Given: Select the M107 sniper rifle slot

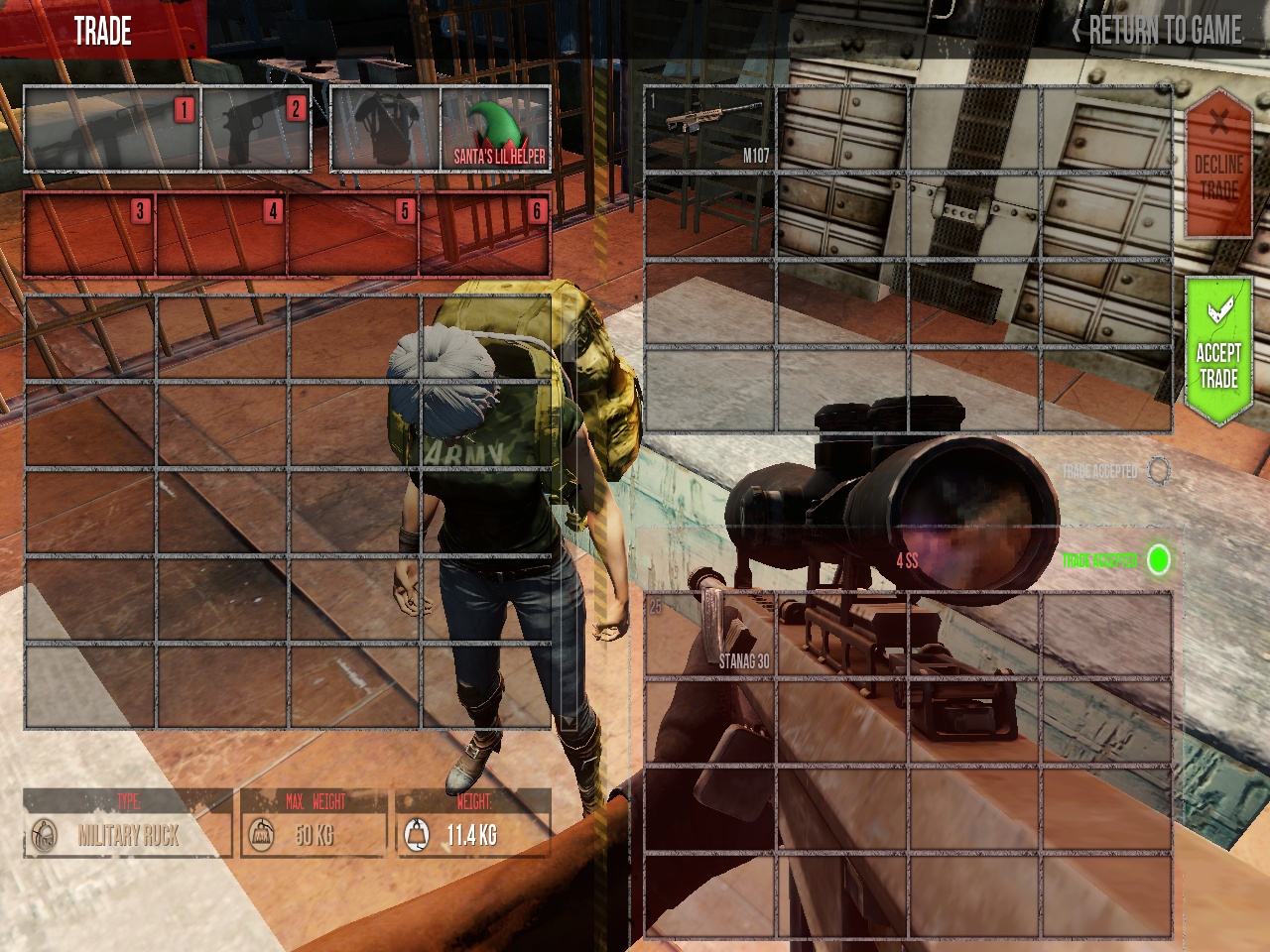Looking at the screenshot, I should point(709,130).
